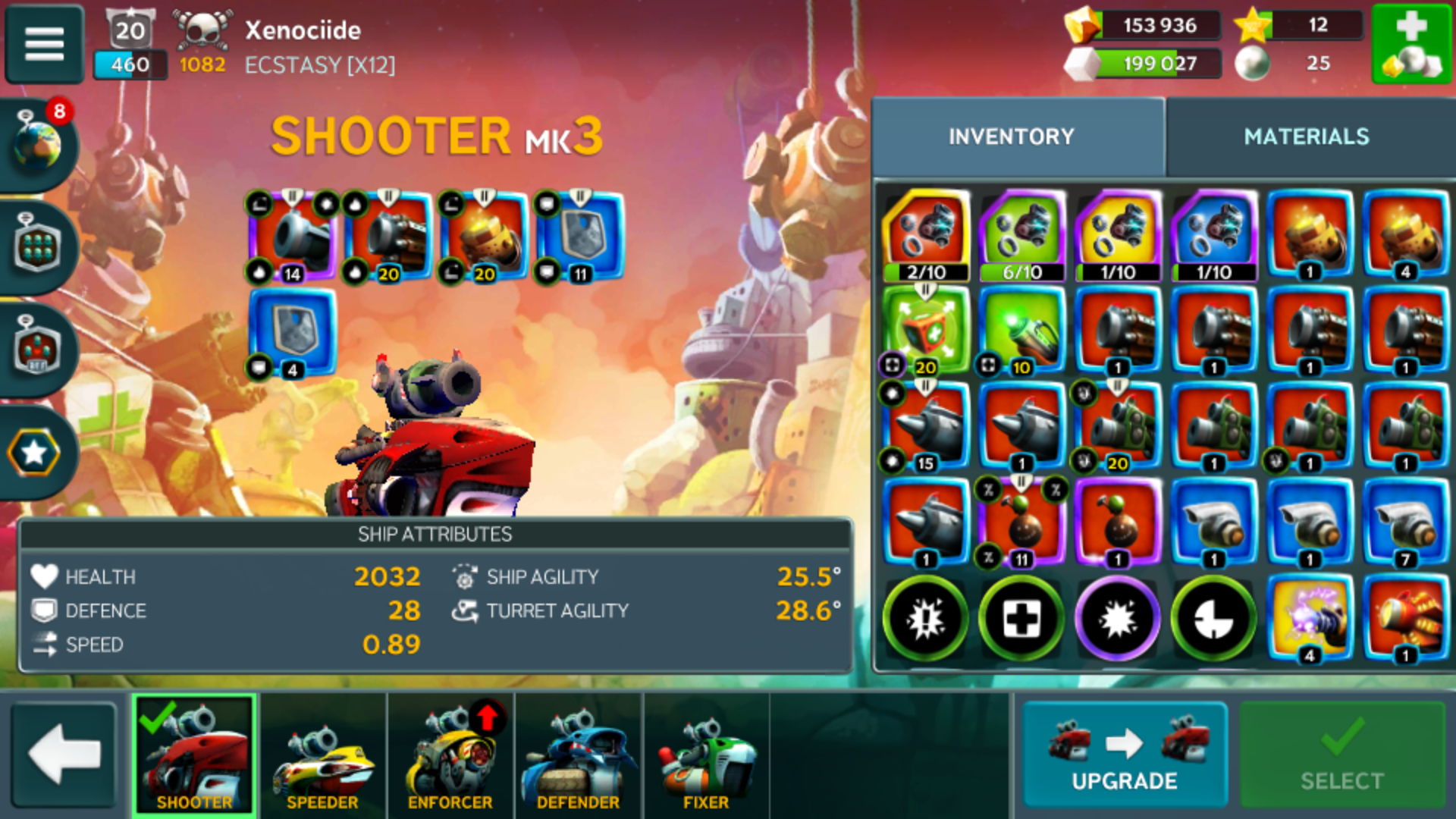Open the Inventory tab
The width and height of the screenshot is (1456, 819).
click(x=1011, y=136)
